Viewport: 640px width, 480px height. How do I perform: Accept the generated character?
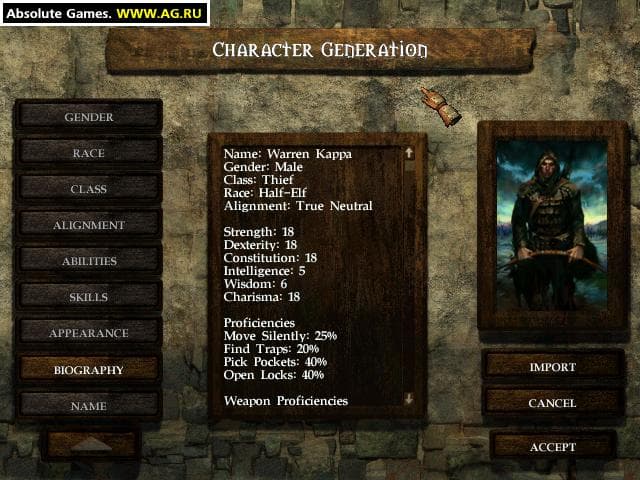[552, 446]
